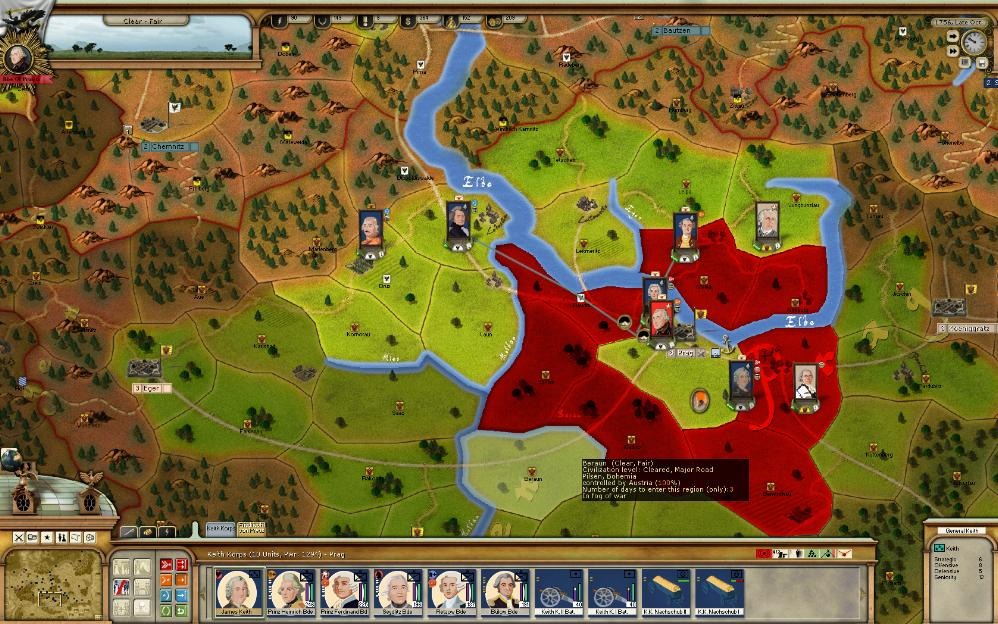Click the red flag filter icon above unit panel
Image resolution: width=998 pixels, height=624 pixels.
tap(764, 551)
